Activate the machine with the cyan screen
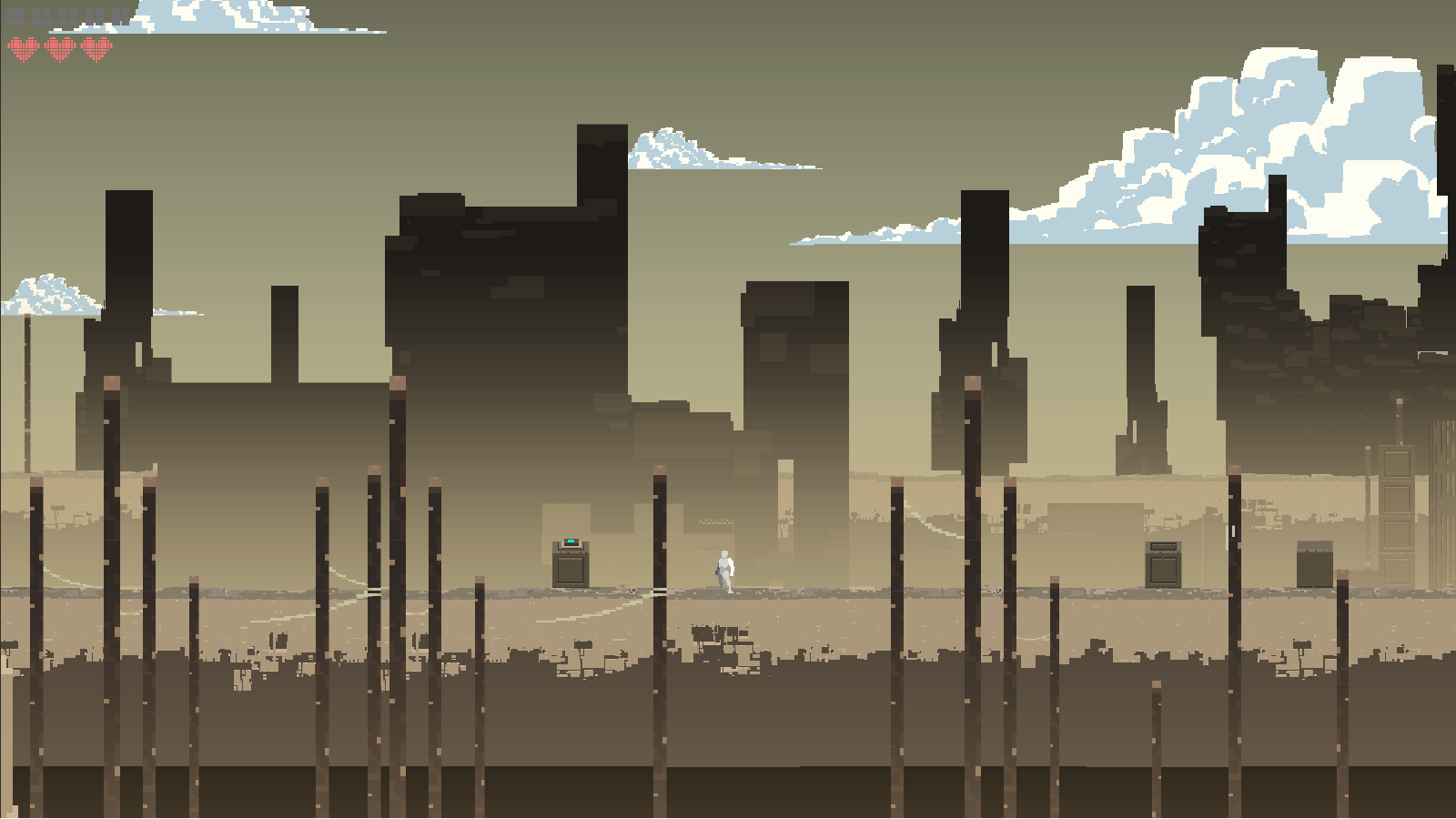Viewport: 1456px width, 819px height. pos(570,560)
